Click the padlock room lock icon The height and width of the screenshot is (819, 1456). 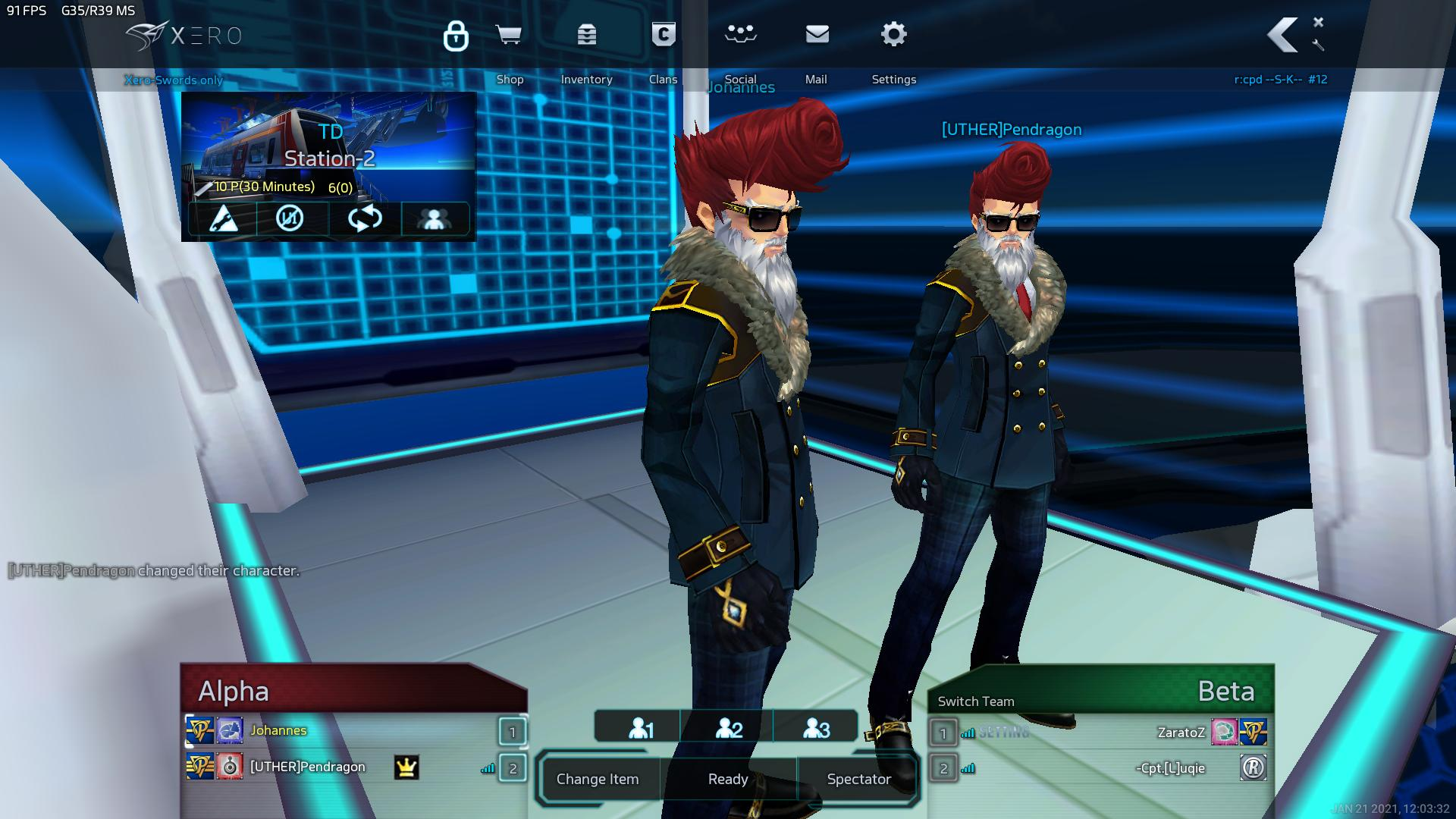(456, 36)
